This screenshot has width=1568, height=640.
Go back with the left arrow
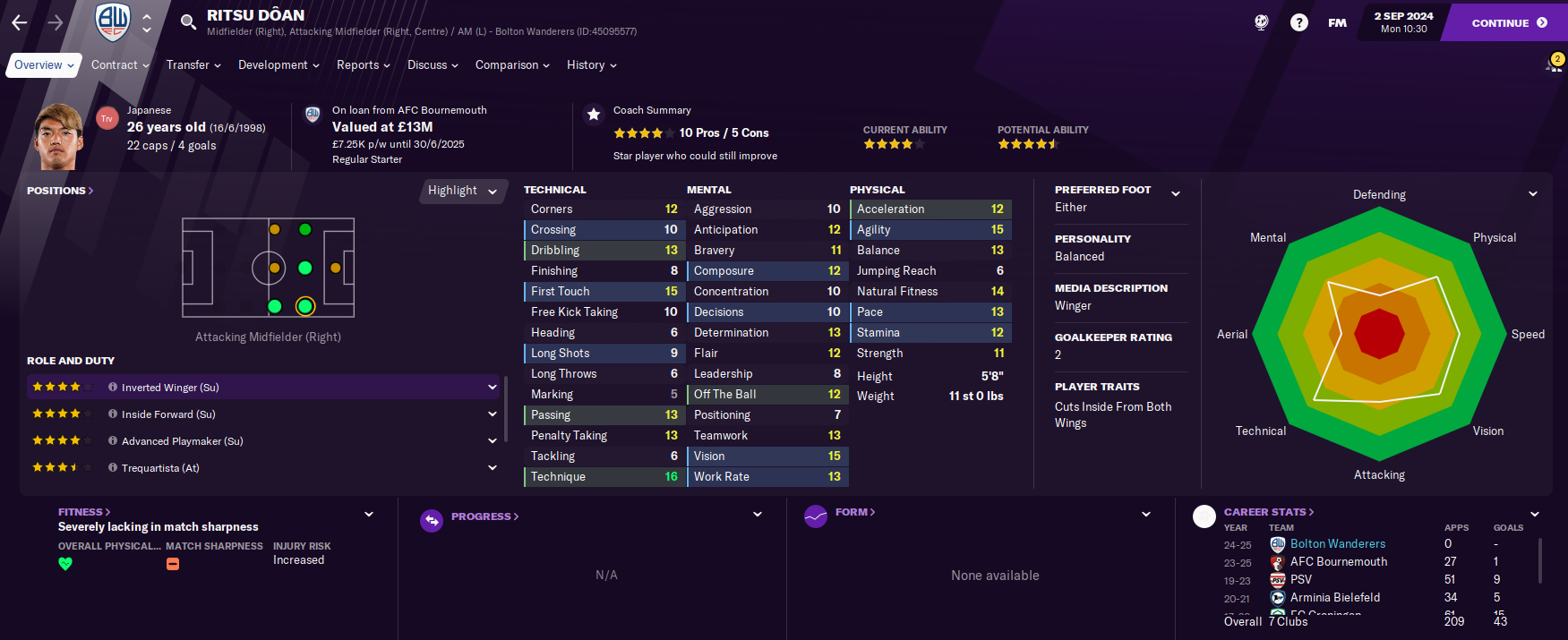click(20, 22)
